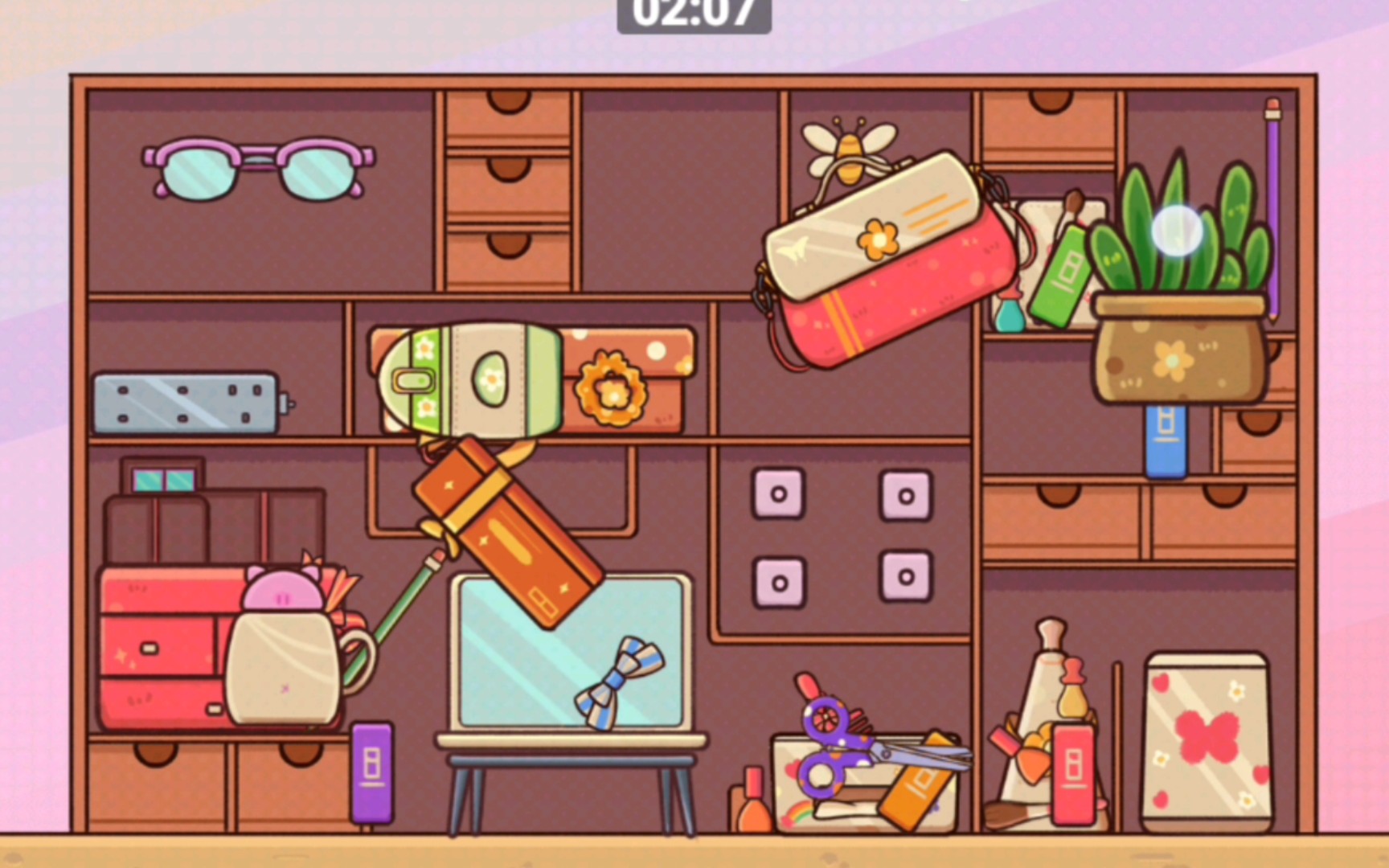1389x868 pixels.
Task: Select the purple pencil
Action: tap(1273, 209)
